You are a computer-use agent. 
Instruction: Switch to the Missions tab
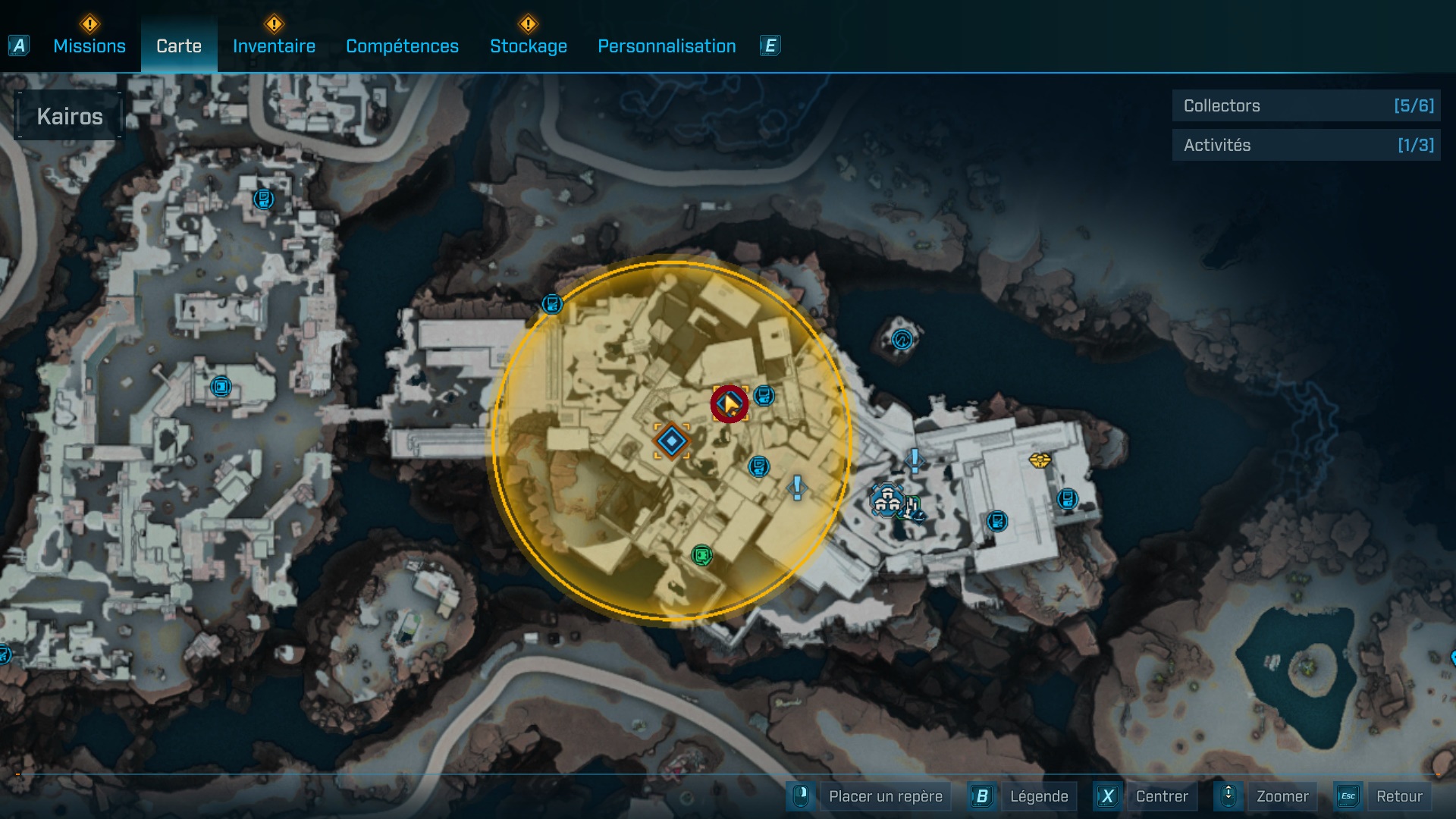coord(89,46)
